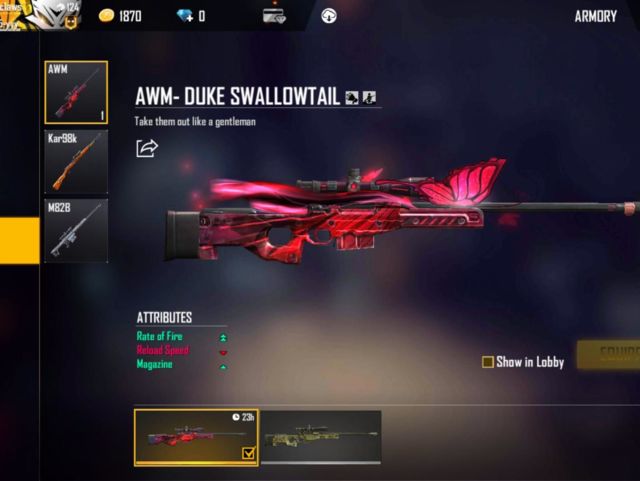This screenshot has height=481, width=640.
Task: Choose the Kar98k rifle from the weapon list
Action: (75, 161)
